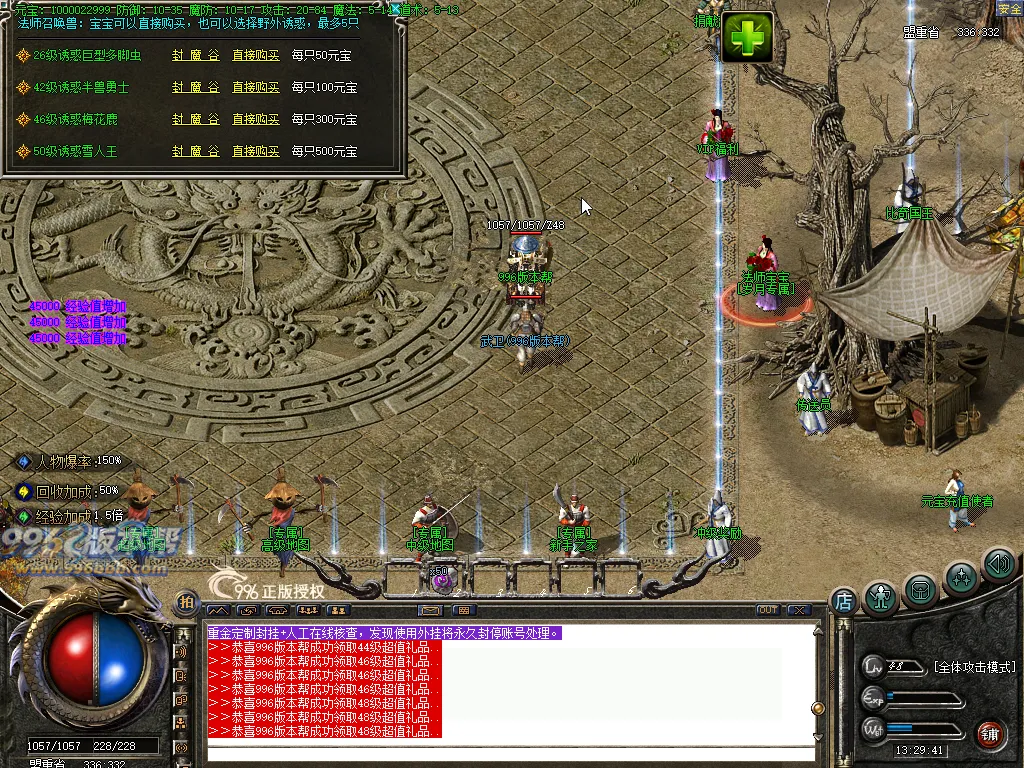Toggle the sound speaker icon
Viewport: 1024px width, 768px height.
click(x=998, y=564)
